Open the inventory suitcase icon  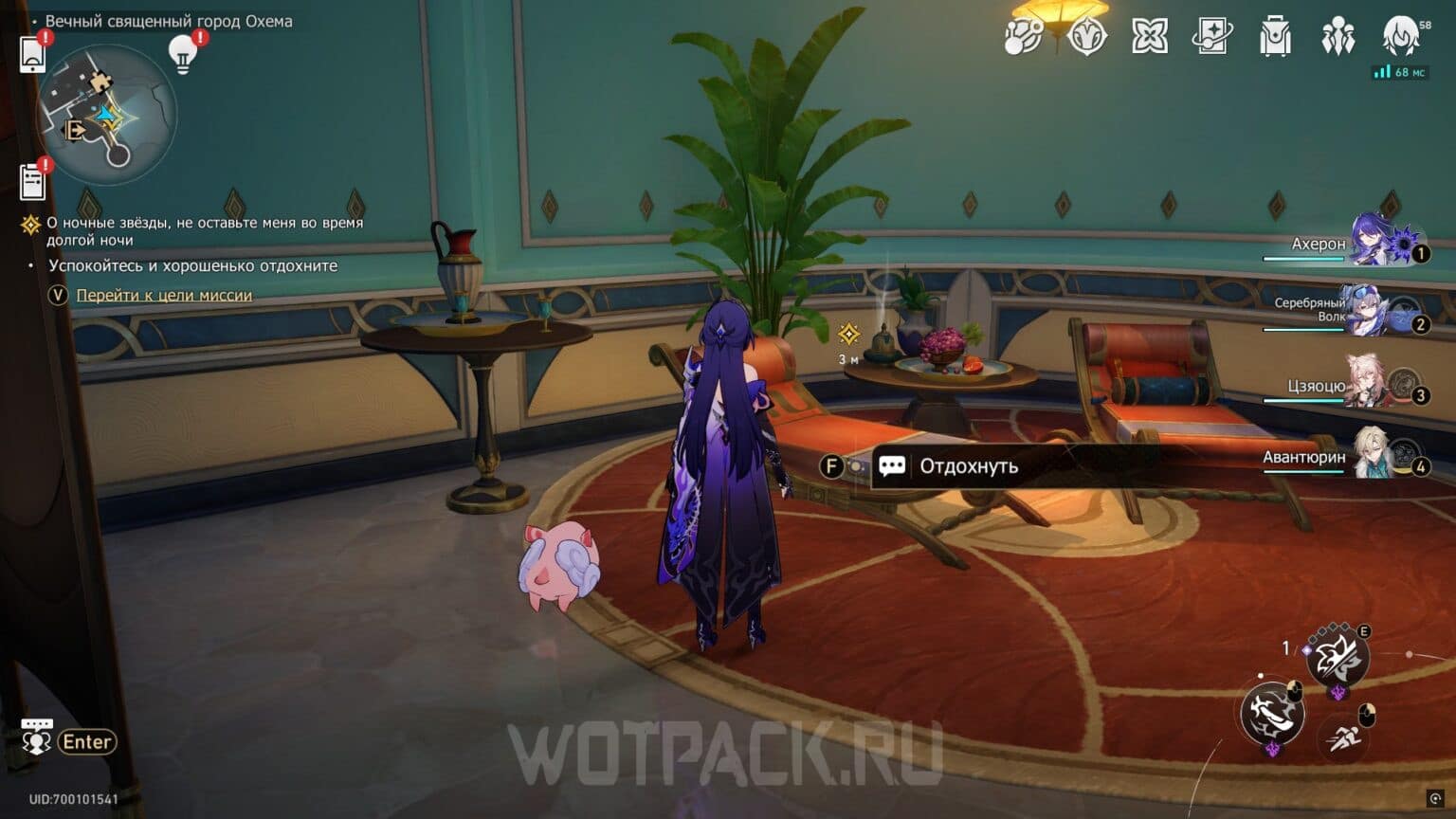[1274, 38]
